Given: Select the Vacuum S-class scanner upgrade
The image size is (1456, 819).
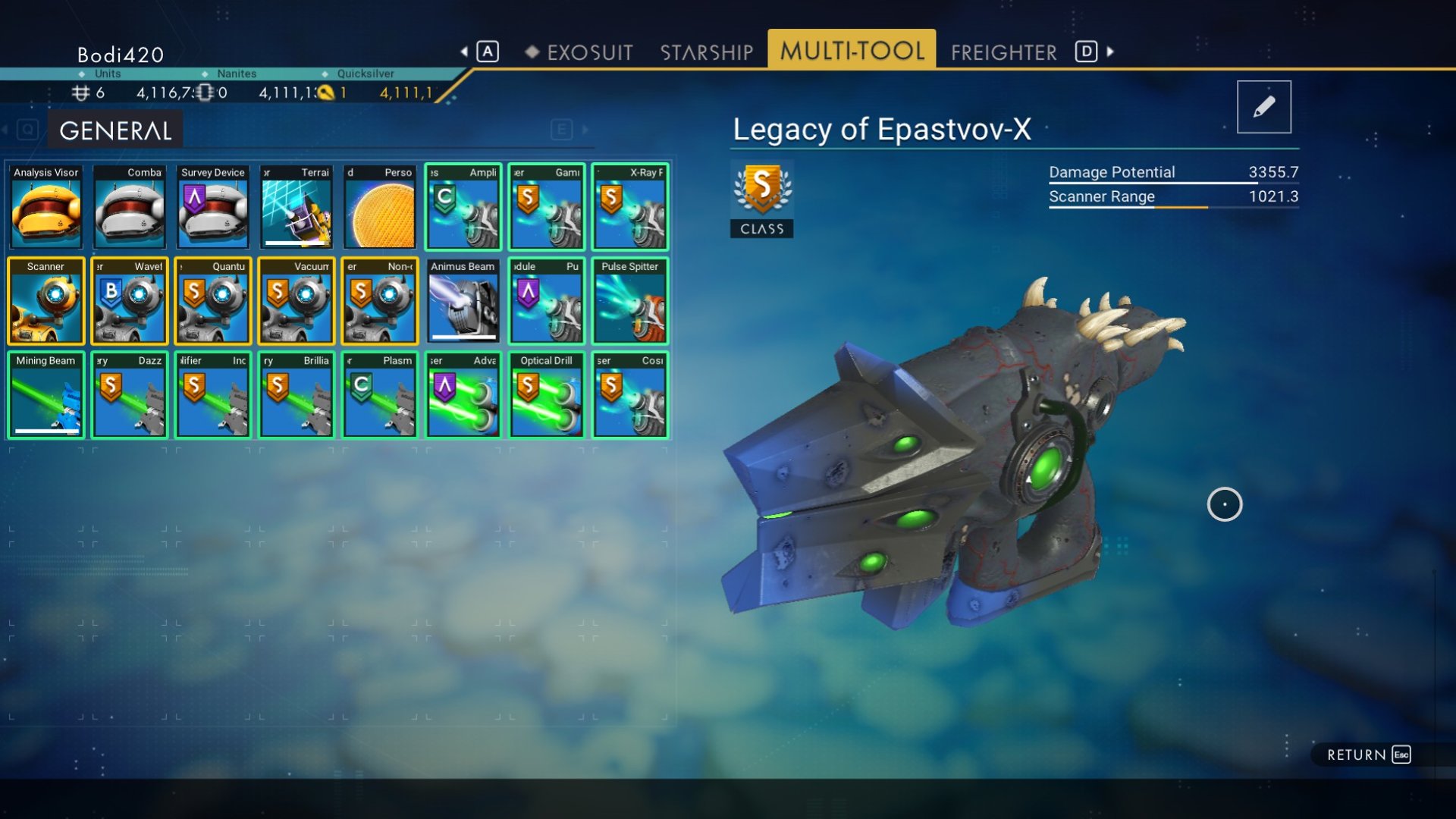Looking at the screenshot, I should click(x=297, y=301).
